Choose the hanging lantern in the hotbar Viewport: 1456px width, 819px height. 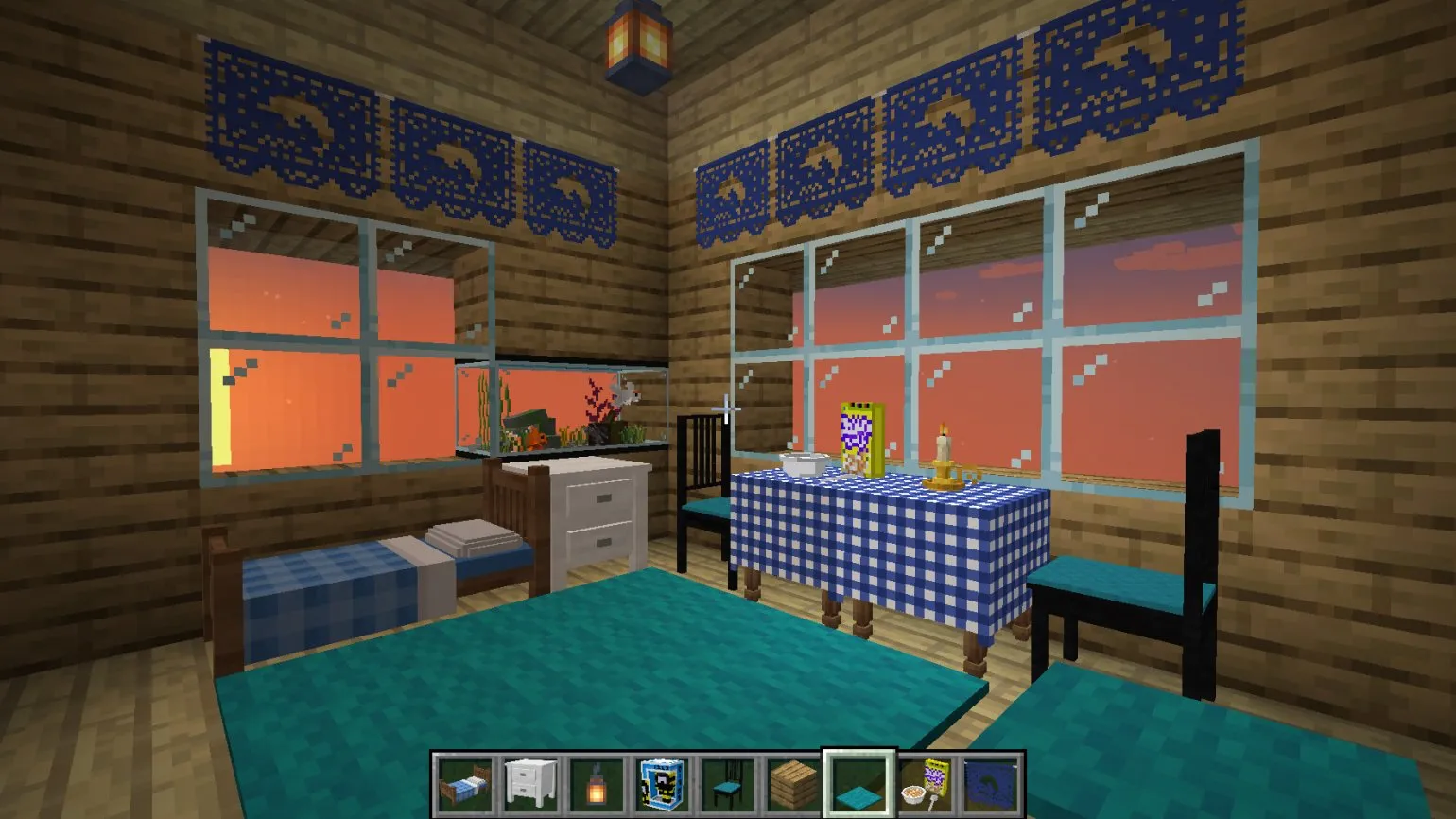click(x=596, y=783)
